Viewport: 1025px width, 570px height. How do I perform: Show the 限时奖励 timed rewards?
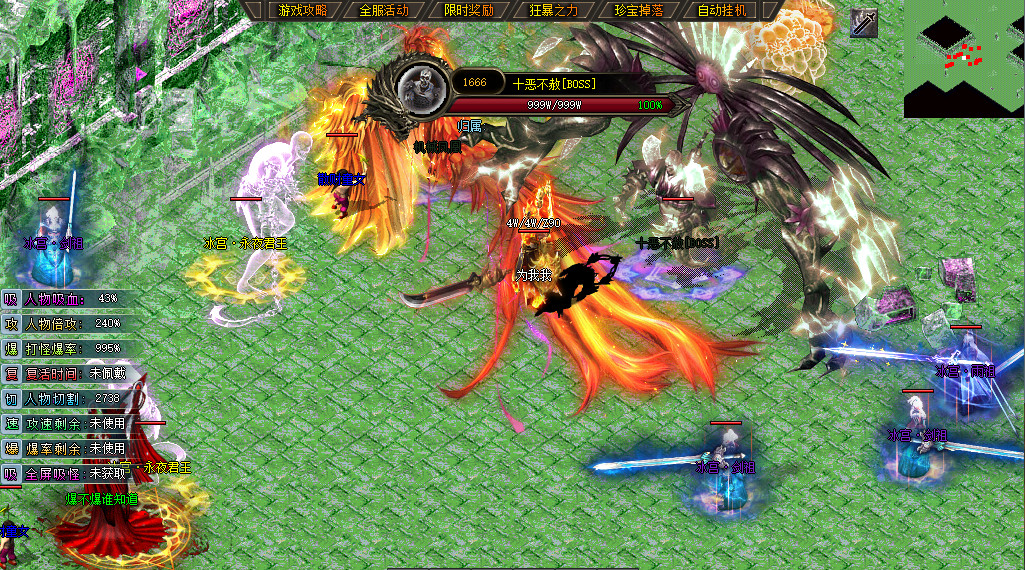(469, 11)
